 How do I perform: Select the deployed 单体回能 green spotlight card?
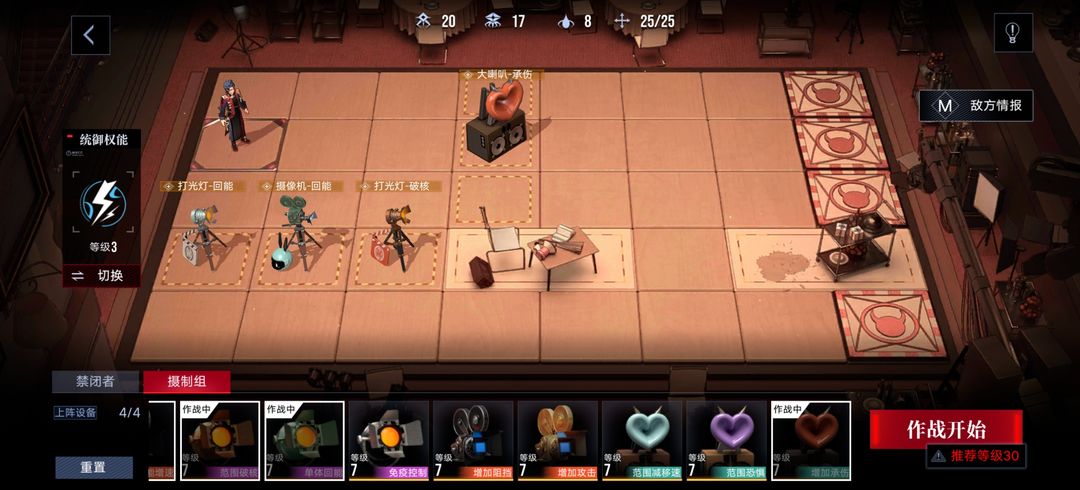point(304,441)
